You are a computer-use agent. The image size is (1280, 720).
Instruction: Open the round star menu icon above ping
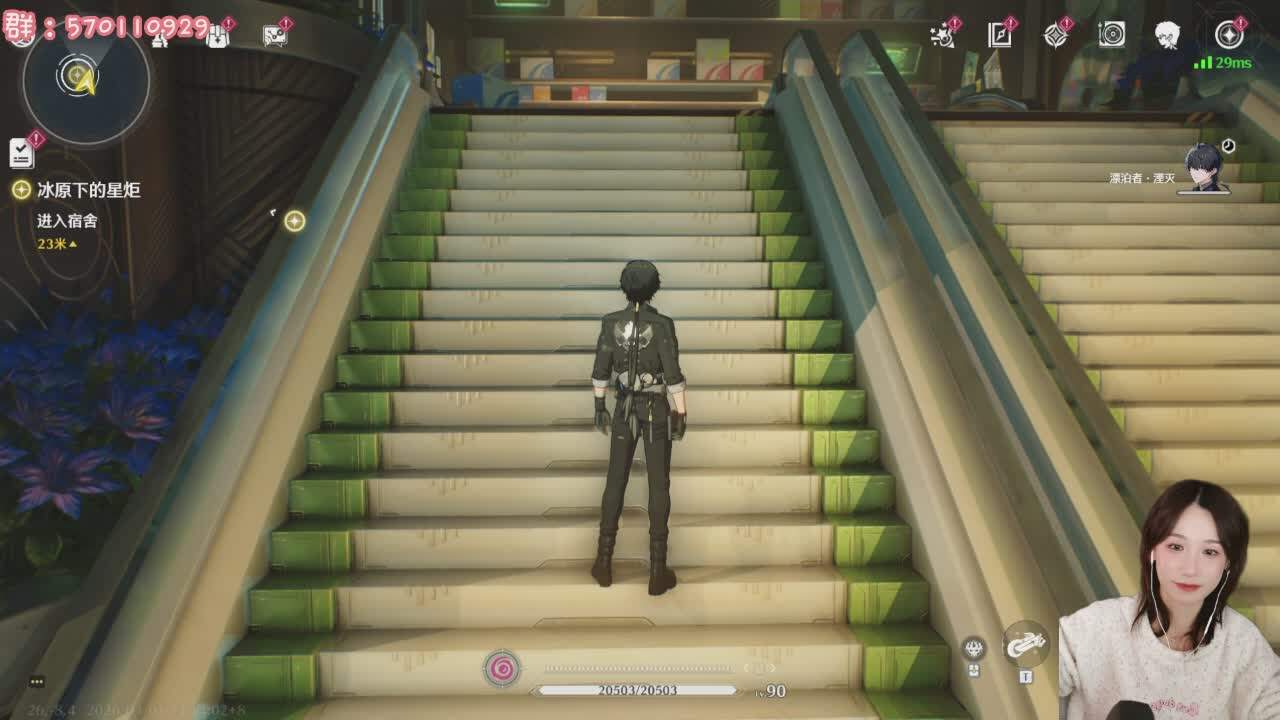[x=1228, y=35]
